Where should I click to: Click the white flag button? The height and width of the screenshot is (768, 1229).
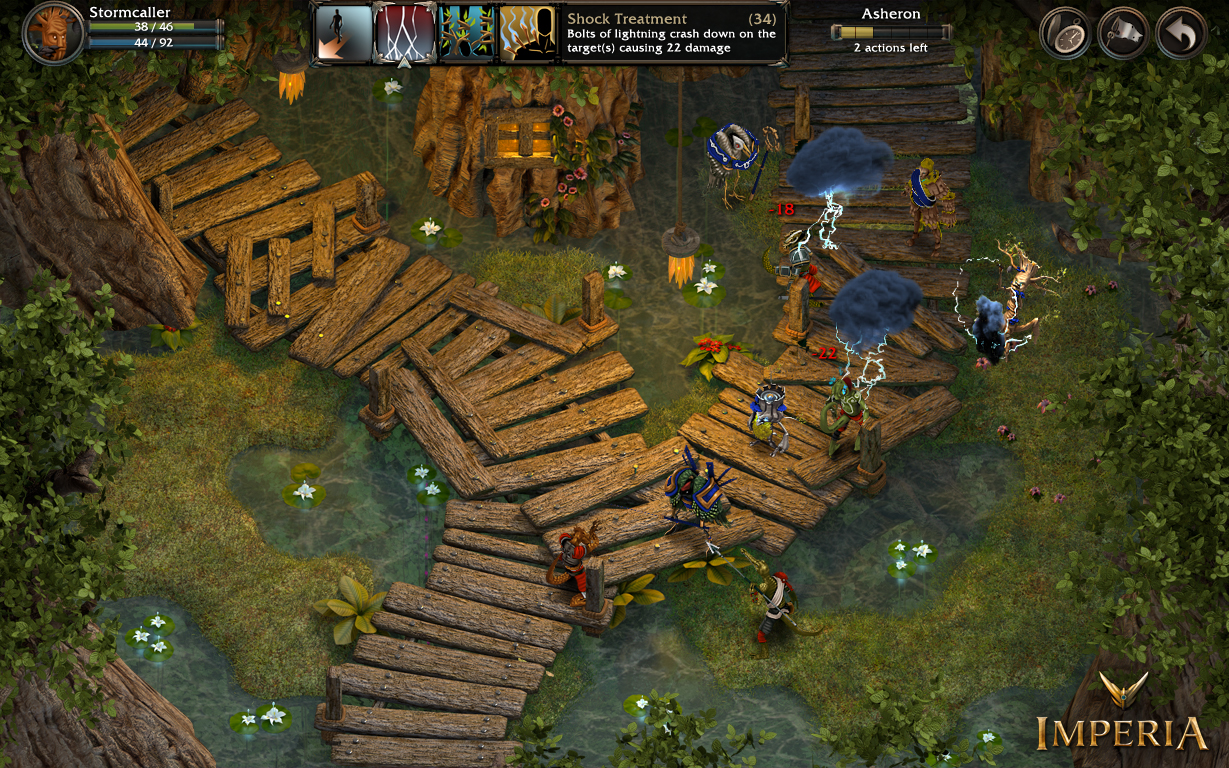1123,34
